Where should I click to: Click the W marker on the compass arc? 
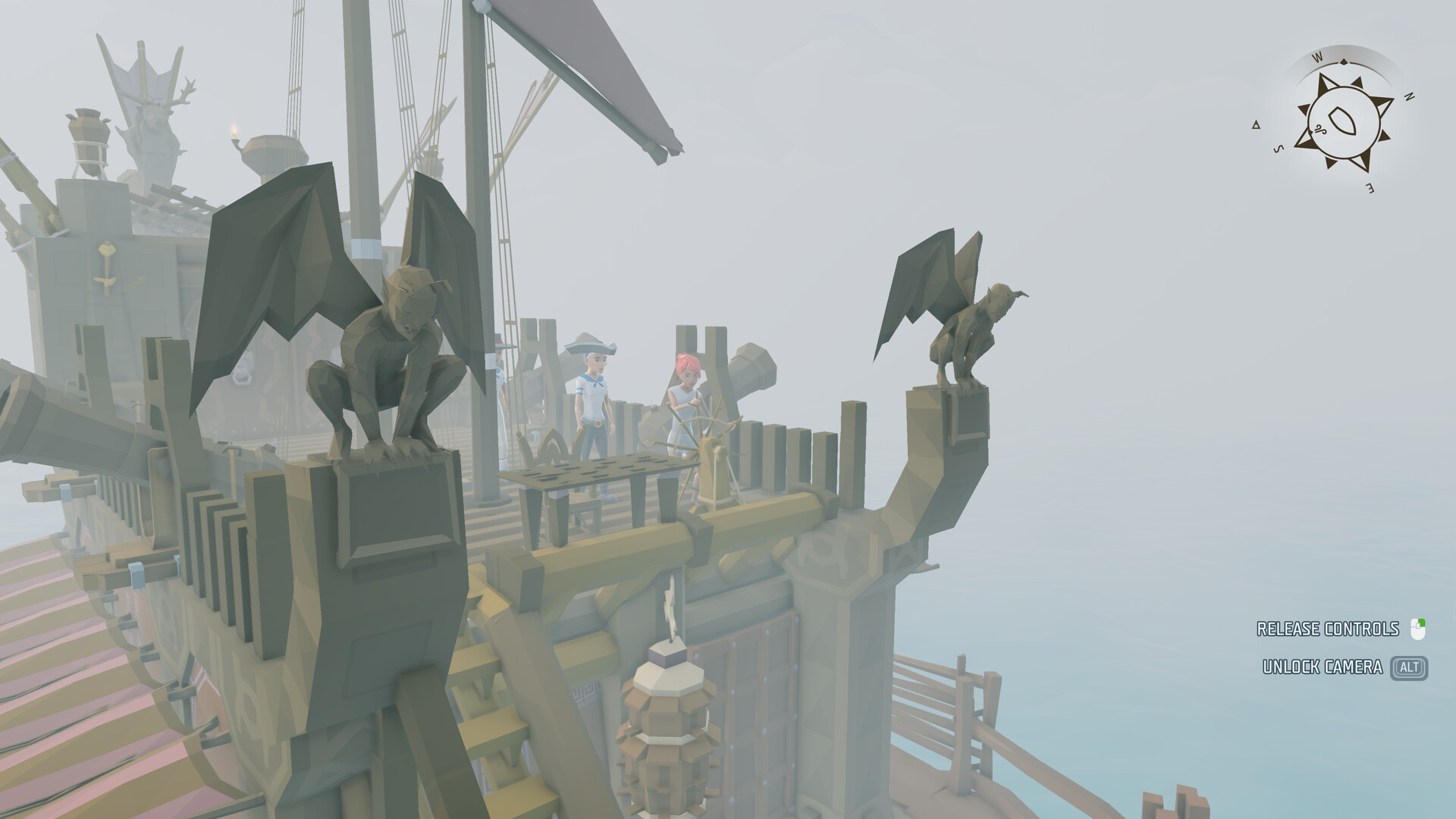(1317, 57)
